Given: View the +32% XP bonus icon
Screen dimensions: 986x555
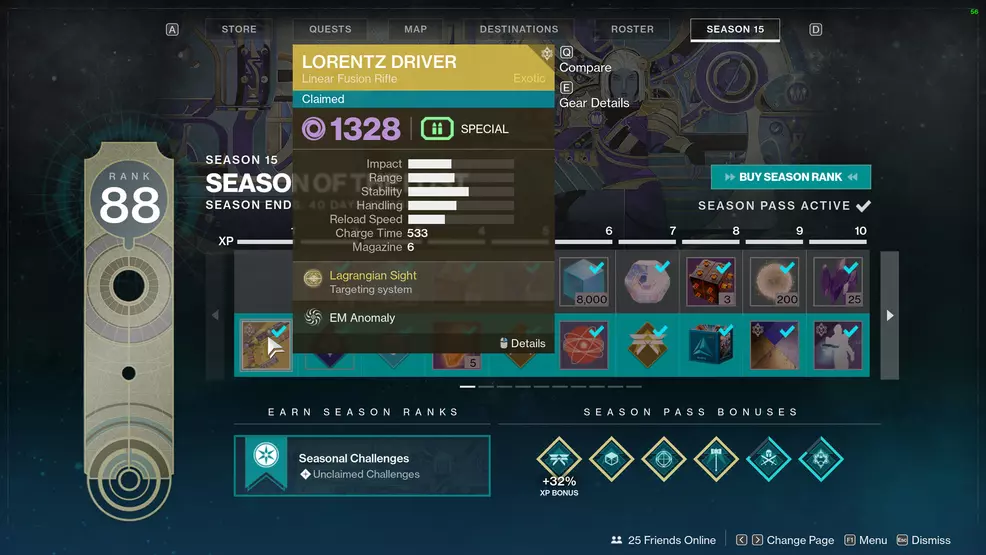Looking at the screenshot, I should [x=559, y=460].
